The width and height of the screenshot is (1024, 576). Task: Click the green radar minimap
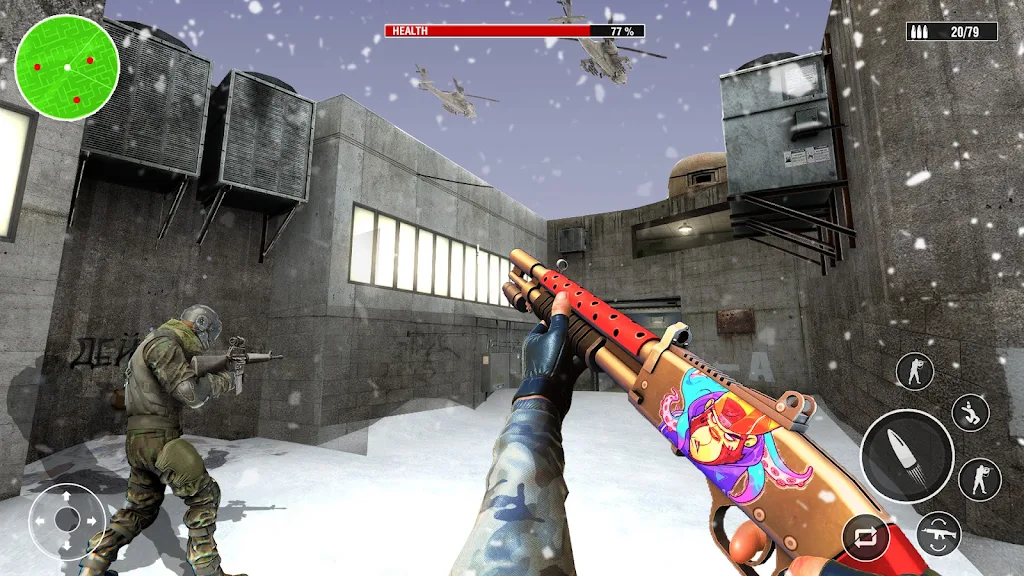67,67
